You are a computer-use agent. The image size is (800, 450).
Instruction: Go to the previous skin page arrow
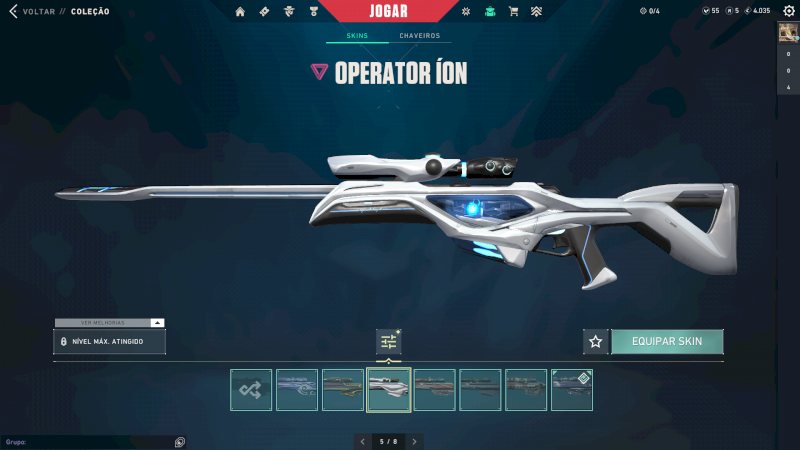tap(363, 441)
